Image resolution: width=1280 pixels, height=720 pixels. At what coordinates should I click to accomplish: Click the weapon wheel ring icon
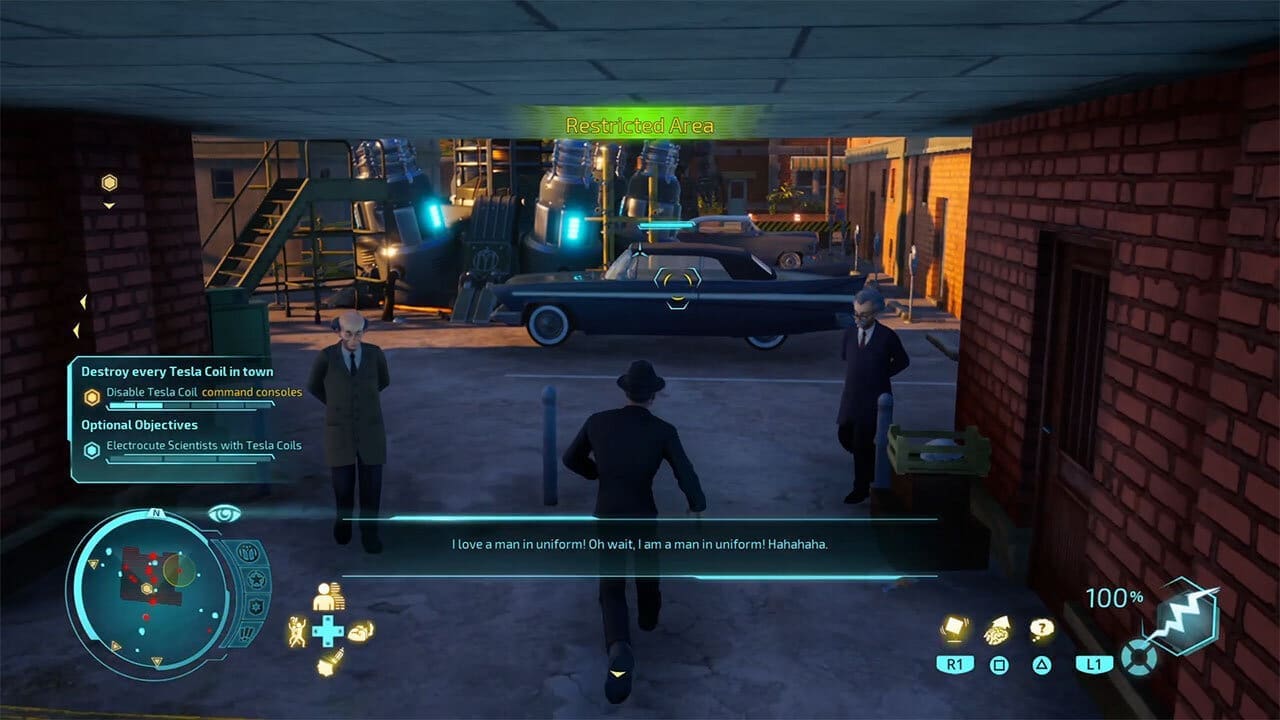coord(1138,657)
